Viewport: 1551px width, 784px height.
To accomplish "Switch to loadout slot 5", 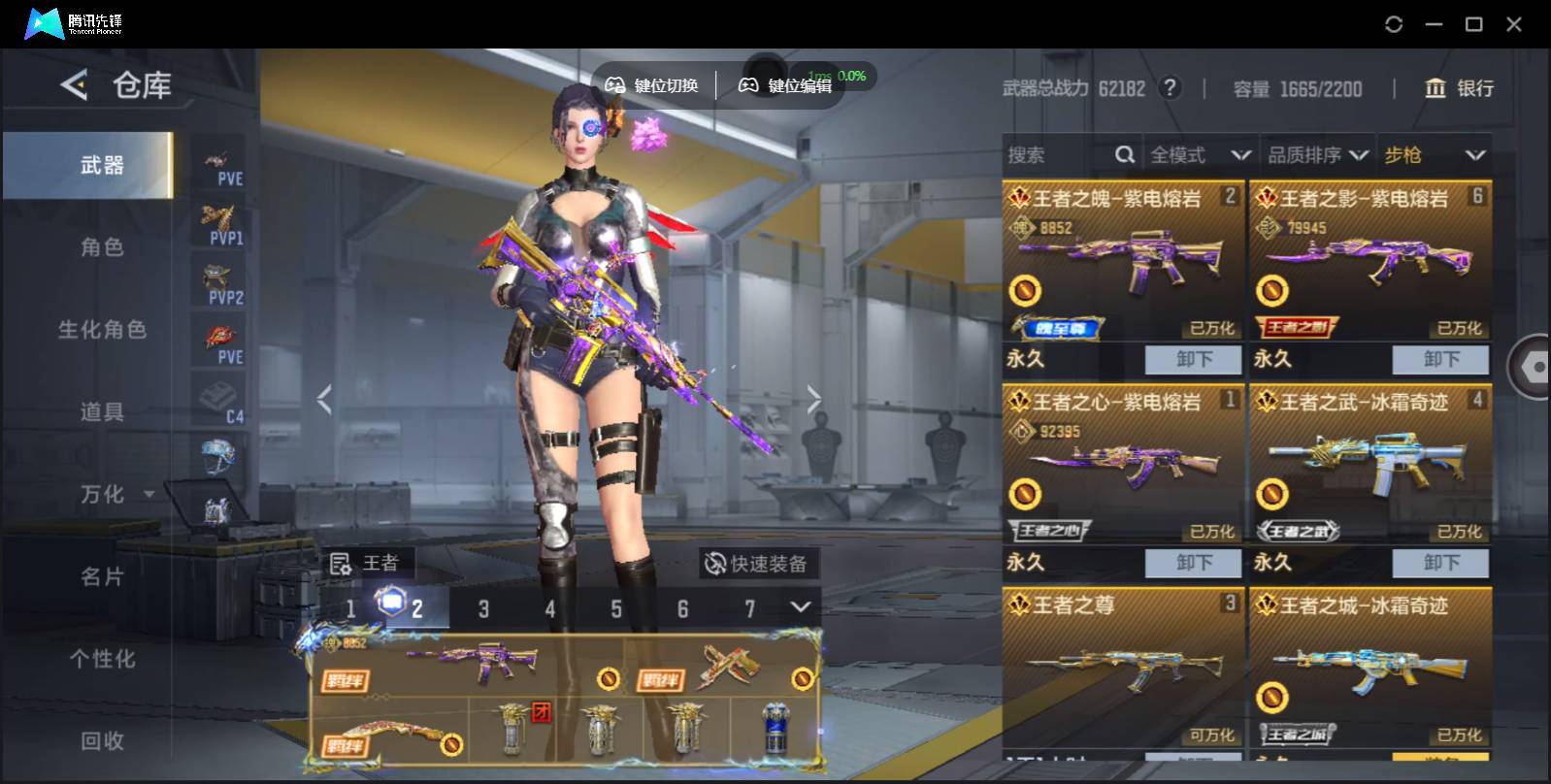I will tap(616, 609).
